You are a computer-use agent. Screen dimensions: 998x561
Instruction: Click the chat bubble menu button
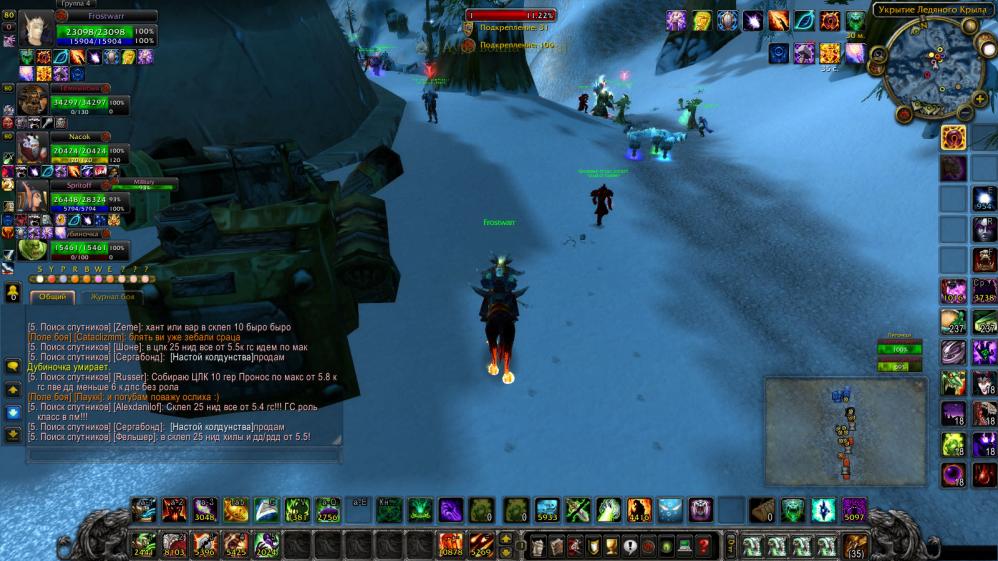coord(13,367)
